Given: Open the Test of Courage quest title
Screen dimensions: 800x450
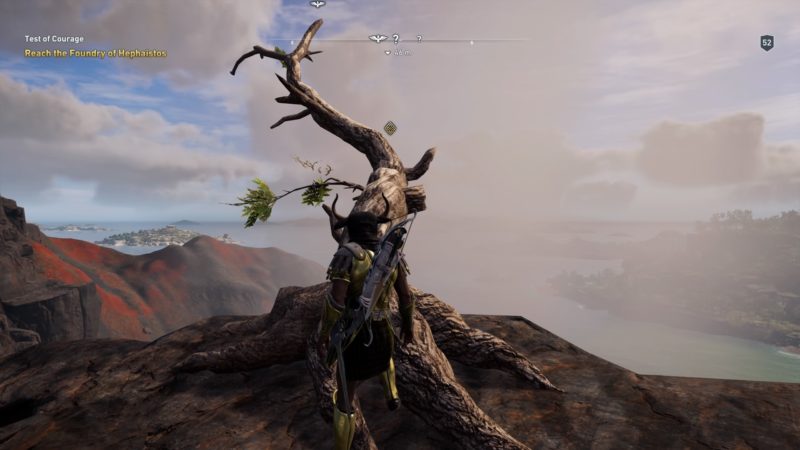Looking at the screenshot, I should click(x=54, y=40).
